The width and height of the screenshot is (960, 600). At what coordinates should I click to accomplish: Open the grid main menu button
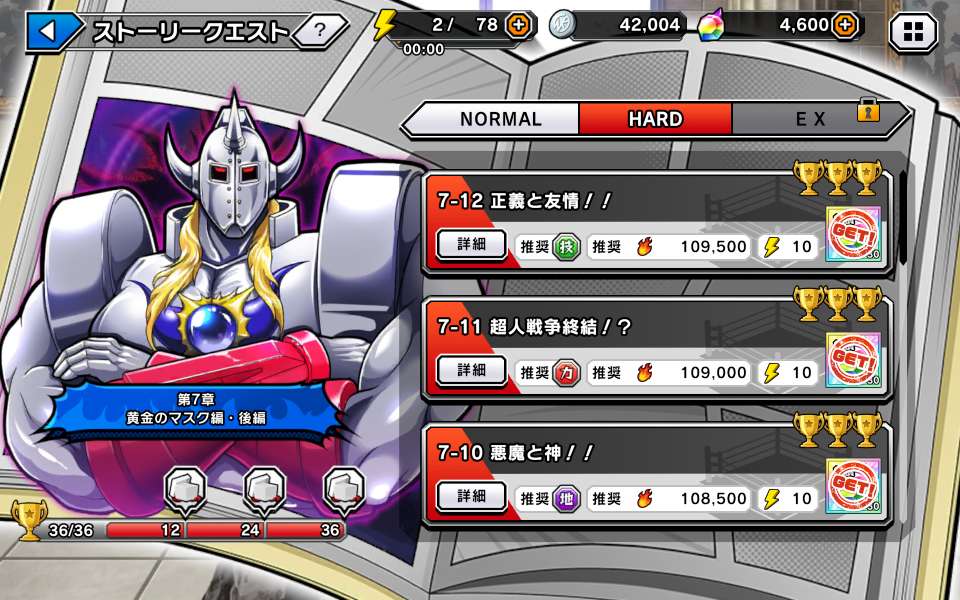coord(913,32)
